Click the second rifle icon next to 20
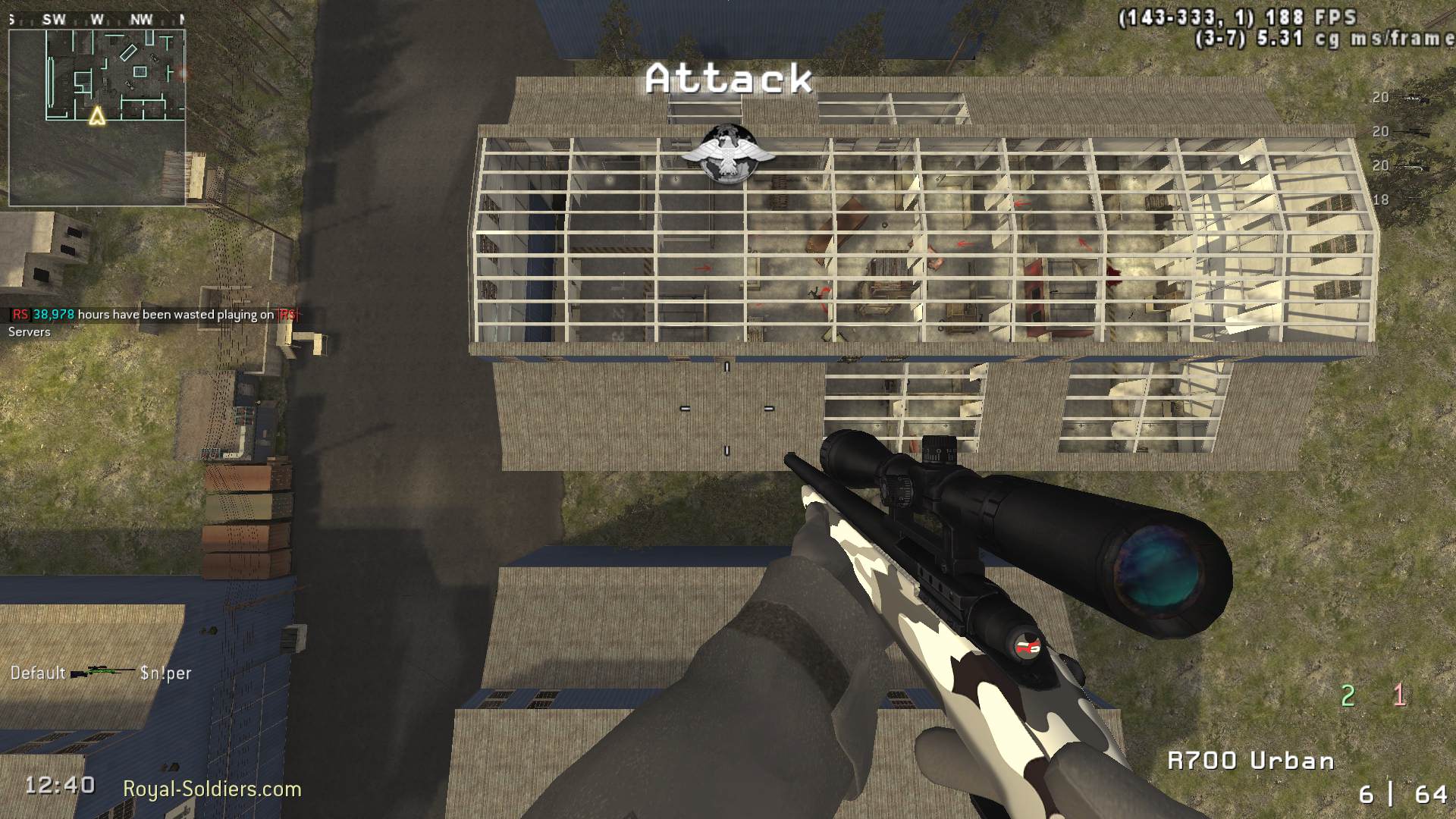 [x=1411, y=131]
